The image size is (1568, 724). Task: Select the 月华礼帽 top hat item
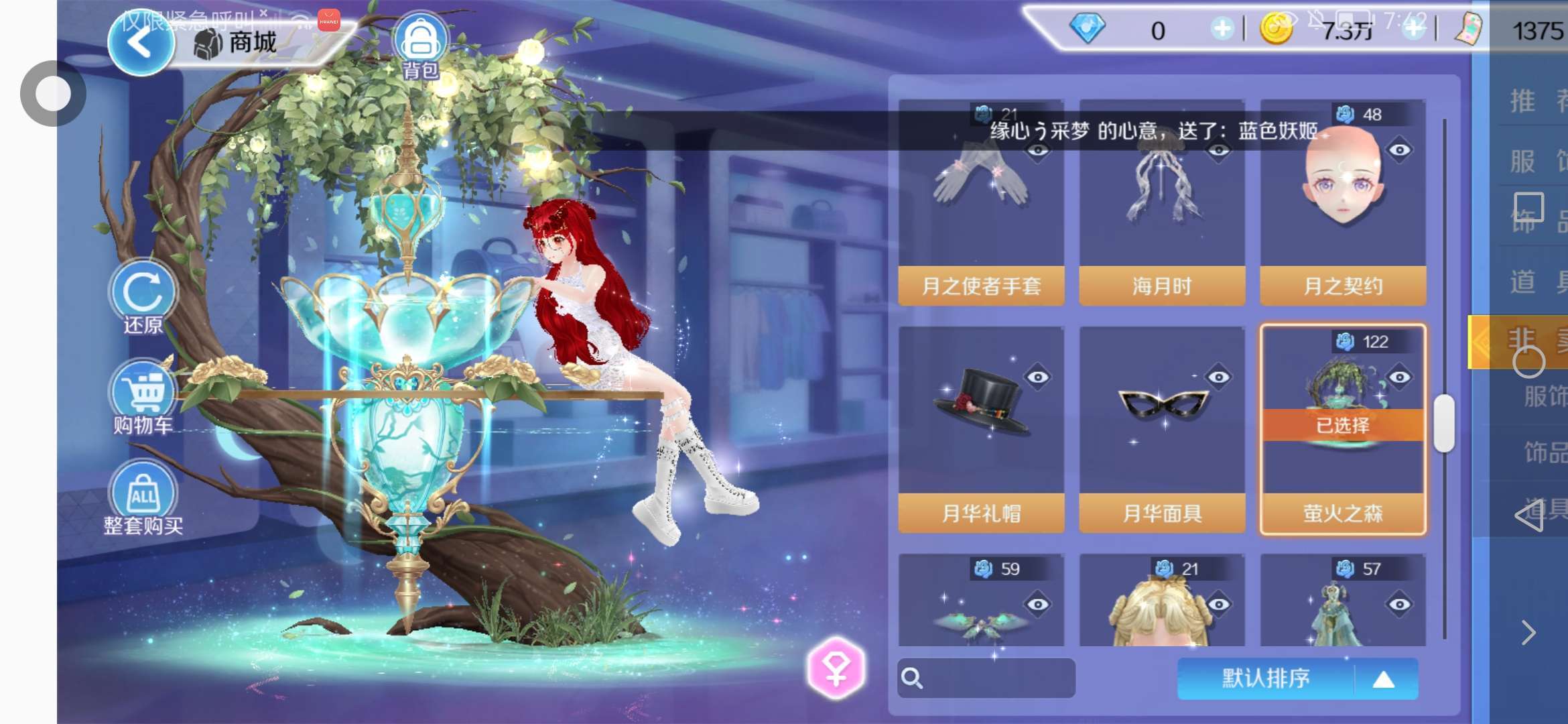981,429
